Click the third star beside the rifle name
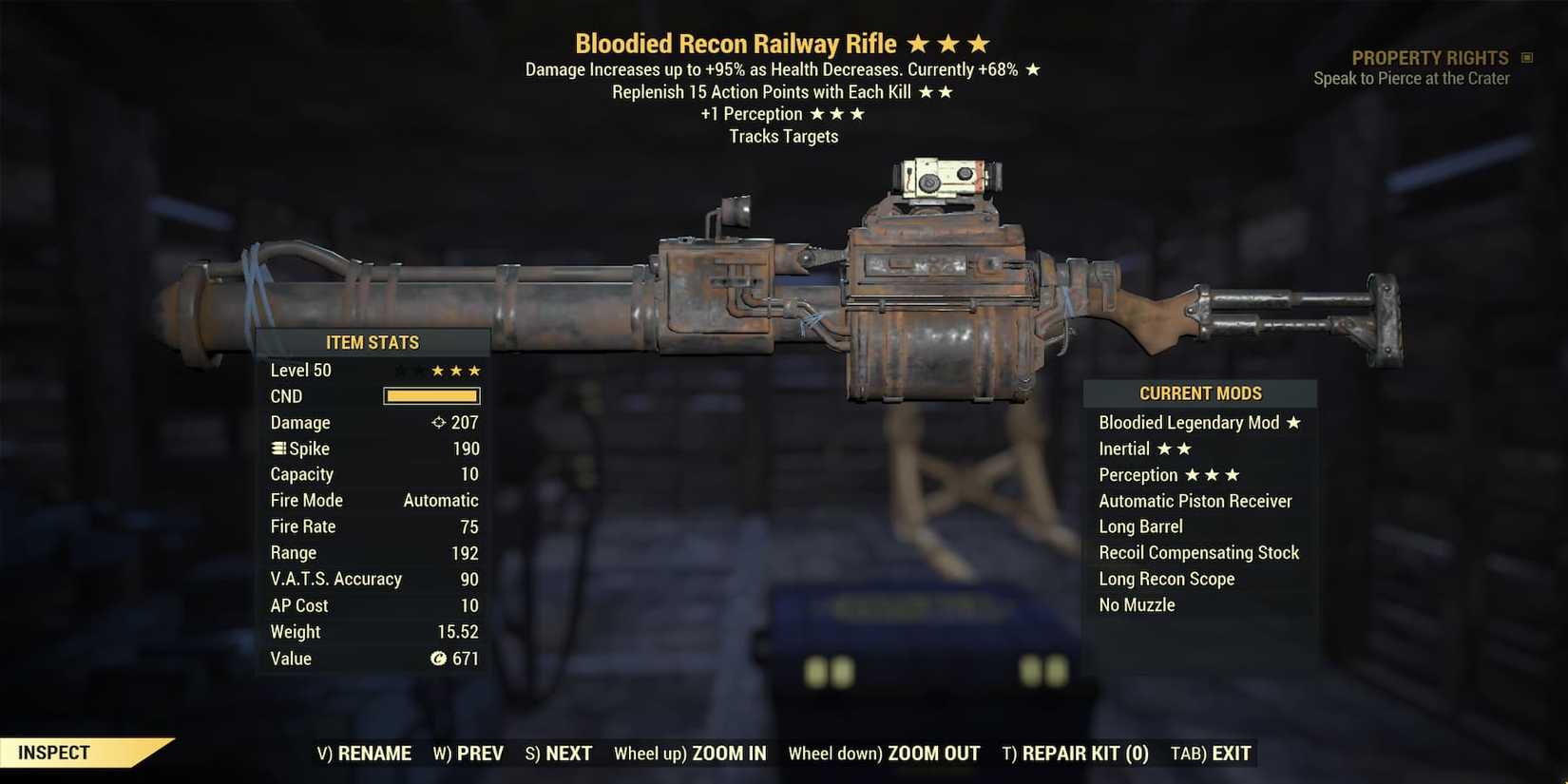1568x784 pixels. [x=979, y=42]
